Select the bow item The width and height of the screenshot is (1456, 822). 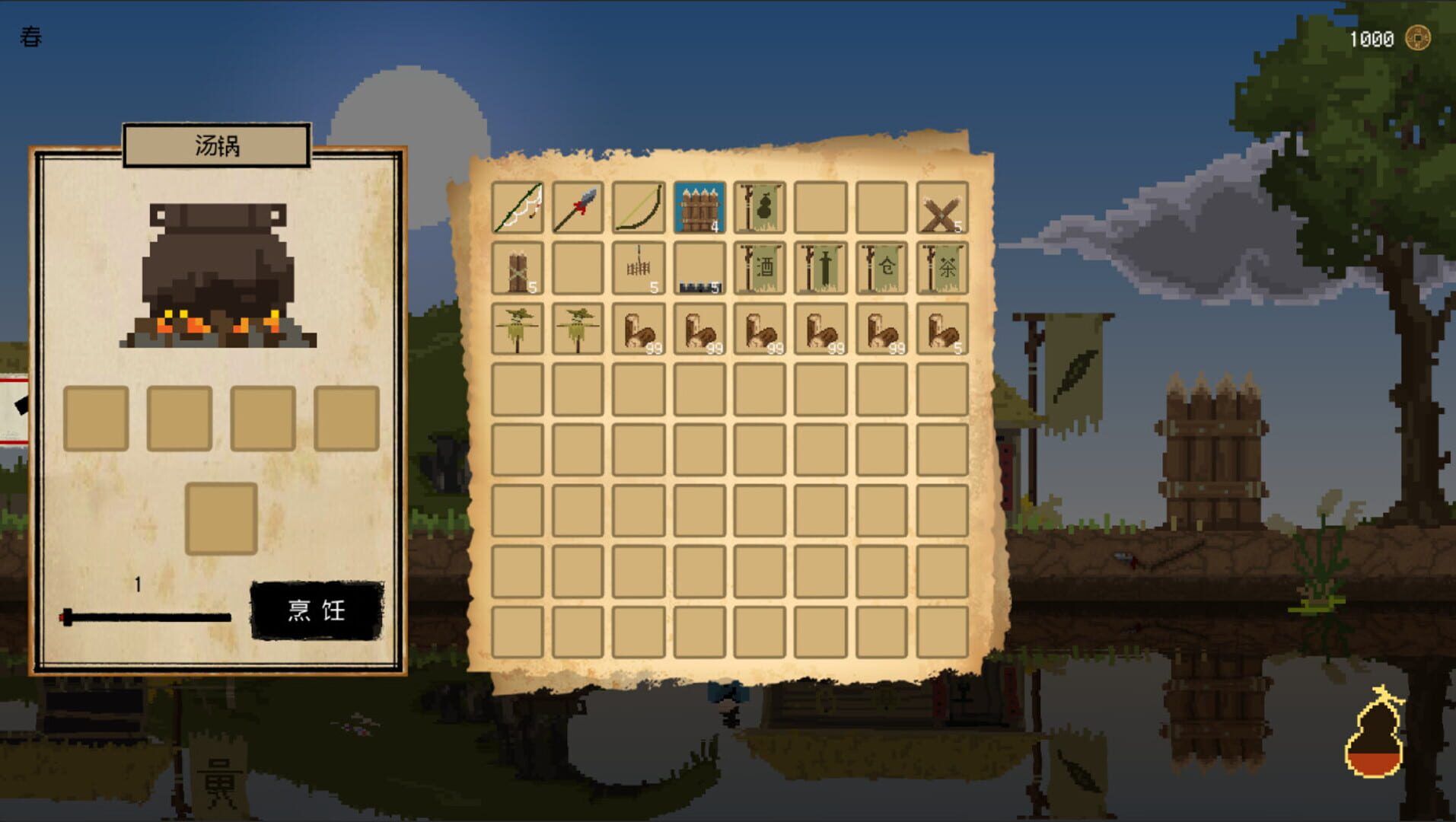[x=639, y=205]
